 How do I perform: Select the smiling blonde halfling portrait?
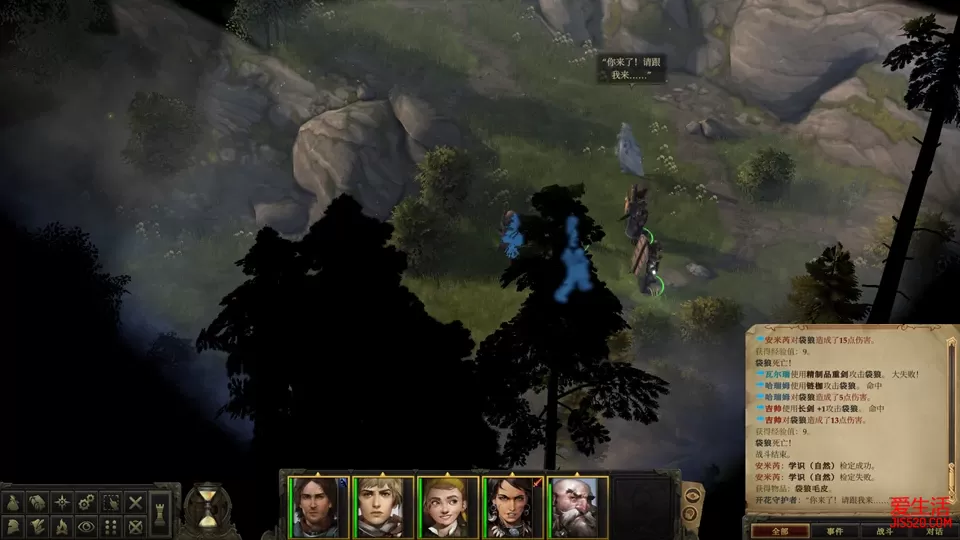pos(448,506)
